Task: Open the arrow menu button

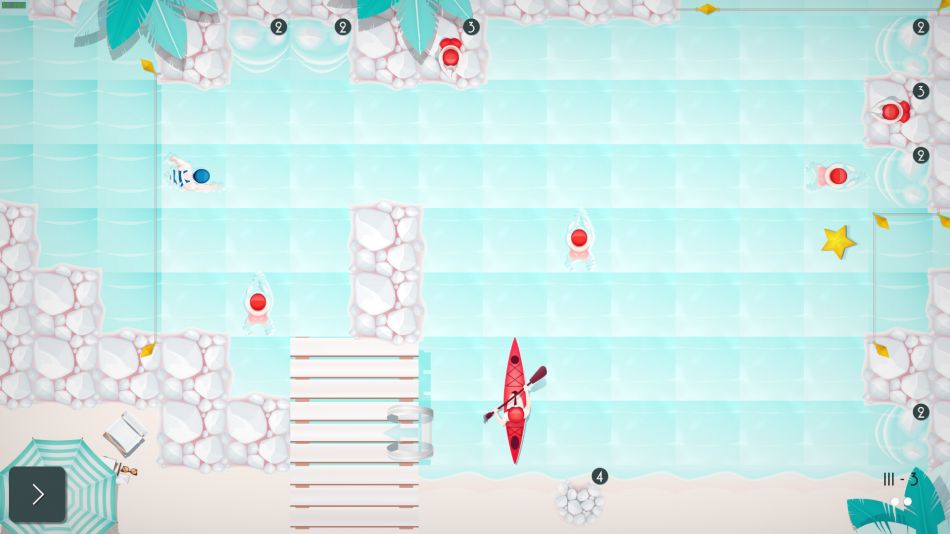Action: click(38, 494)
